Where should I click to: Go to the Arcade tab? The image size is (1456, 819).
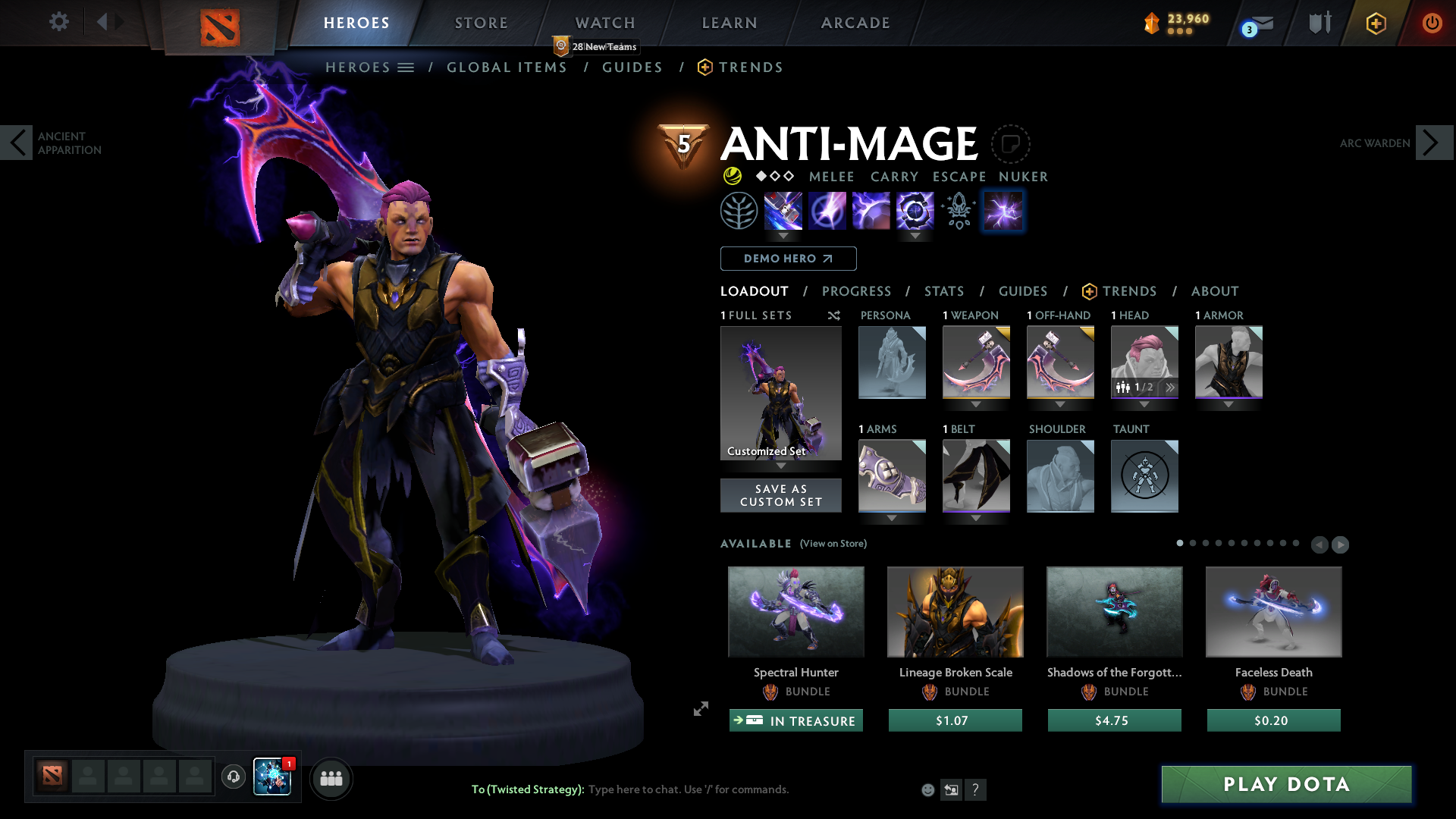(x=855, y=23)
